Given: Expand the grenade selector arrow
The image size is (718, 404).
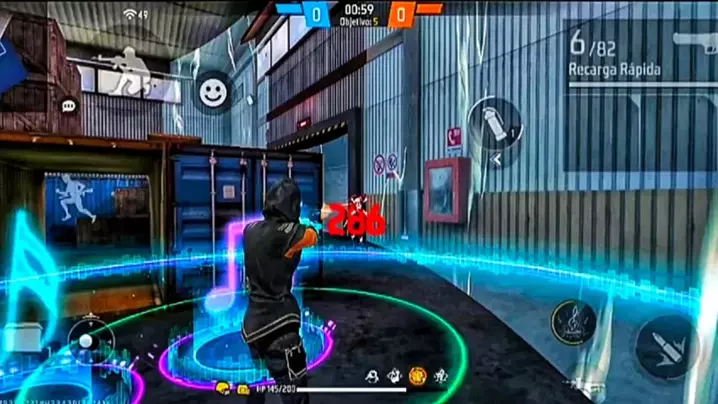Looking at the screenshot, I should click(496, 158).
